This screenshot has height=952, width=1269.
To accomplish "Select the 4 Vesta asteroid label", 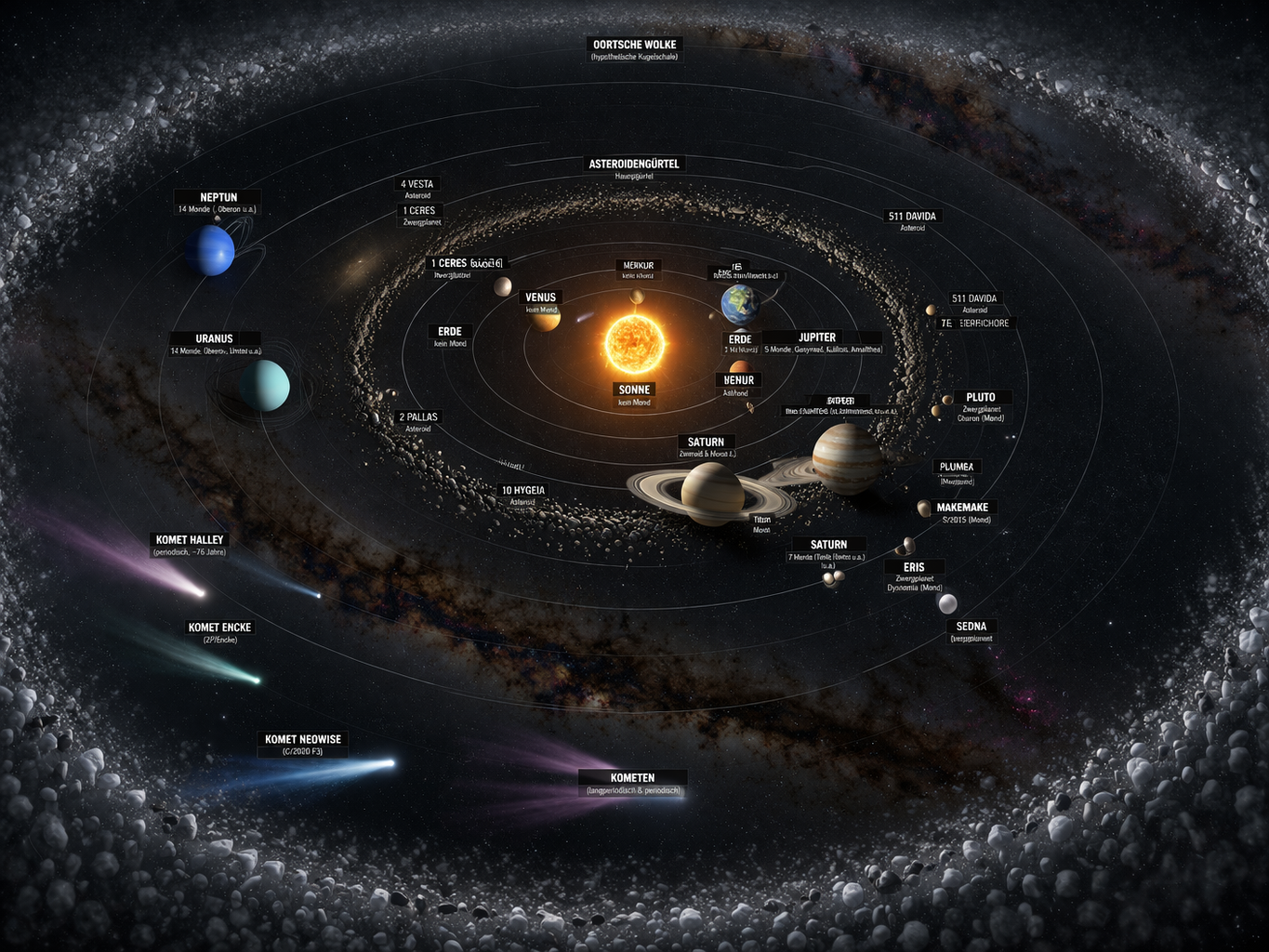I will click(417, 184).
